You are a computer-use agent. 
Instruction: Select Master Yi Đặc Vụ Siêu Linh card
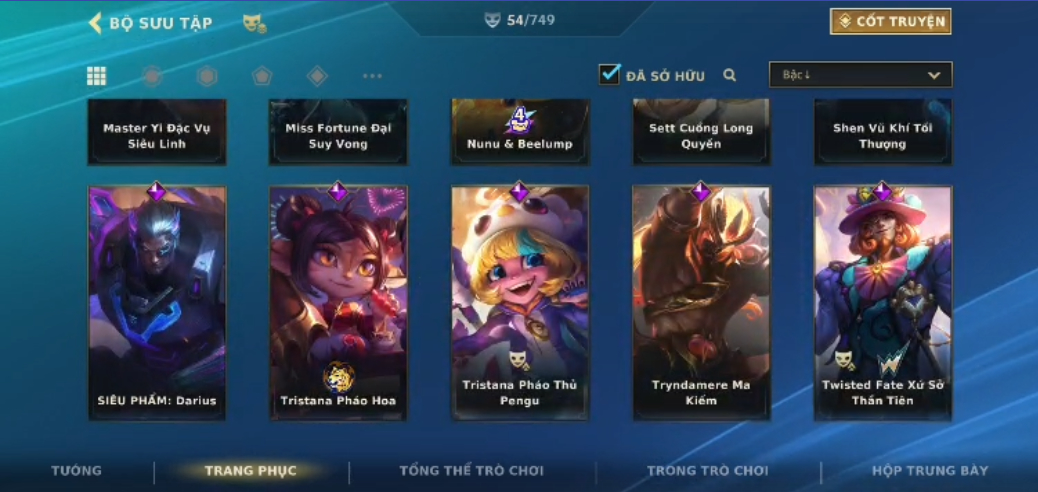point(157,133)
